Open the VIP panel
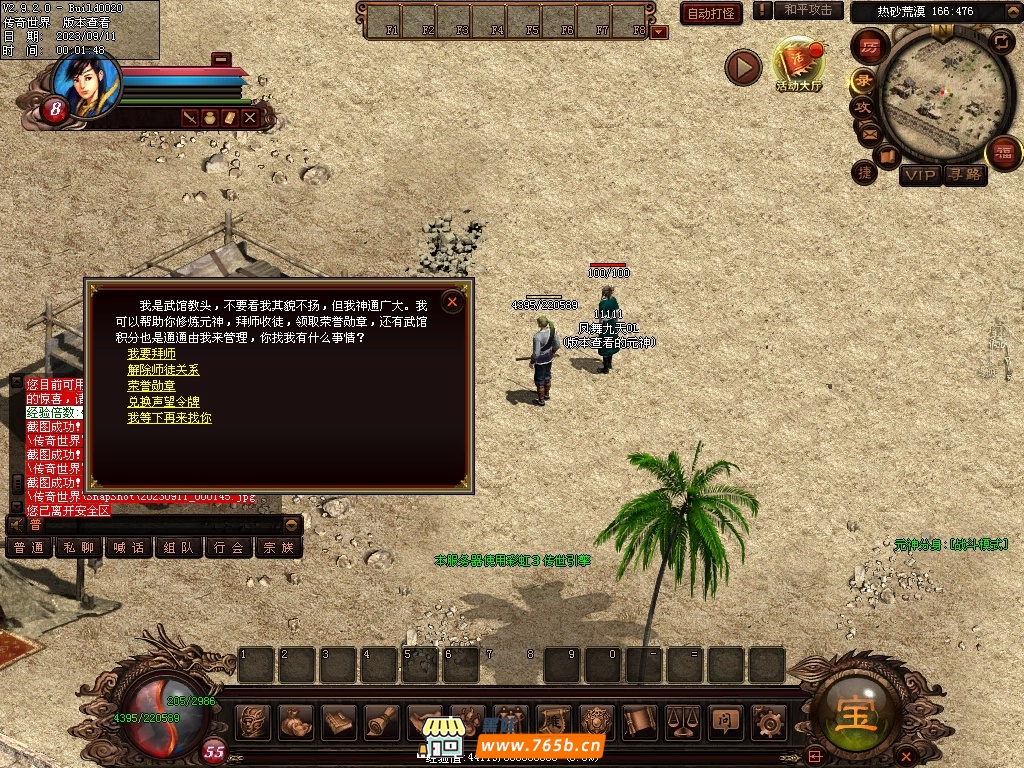Viewport: 1024px width, 768px height. point(919,176)
